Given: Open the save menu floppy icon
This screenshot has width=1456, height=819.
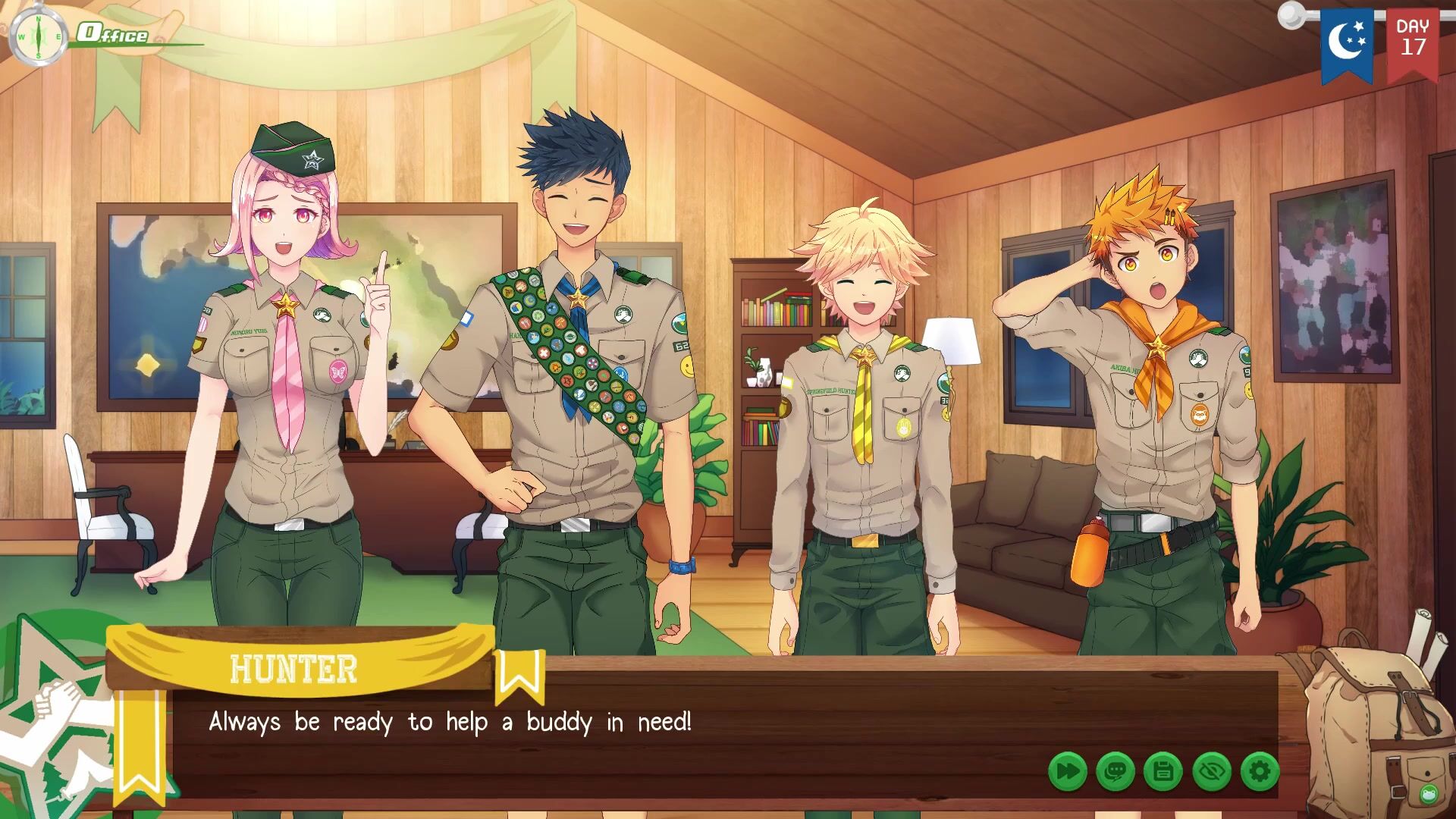Looking at the screenshot, I should point(1163,772).
